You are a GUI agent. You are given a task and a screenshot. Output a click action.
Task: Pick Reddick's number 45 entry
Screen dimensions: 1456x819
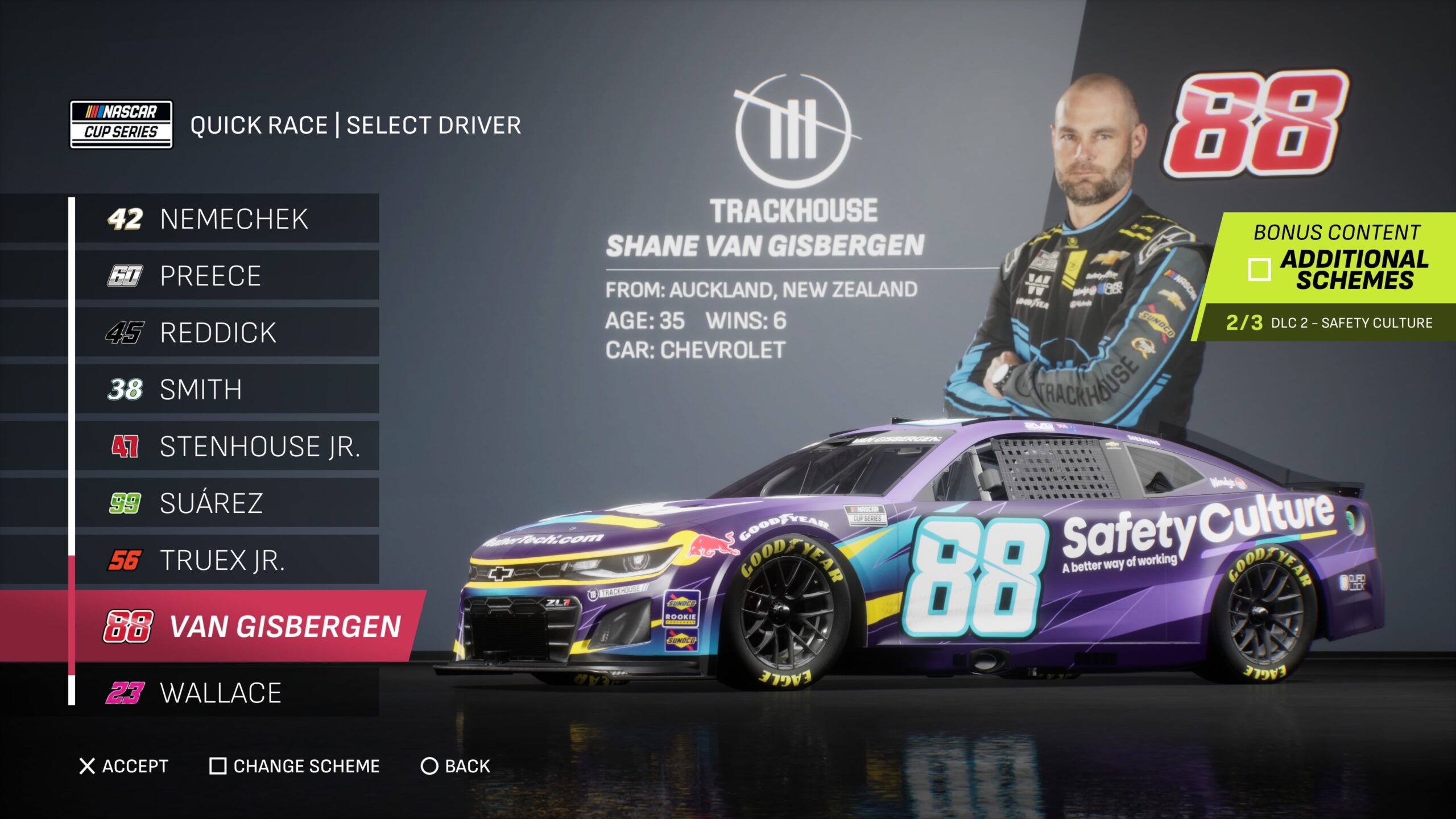227,333
